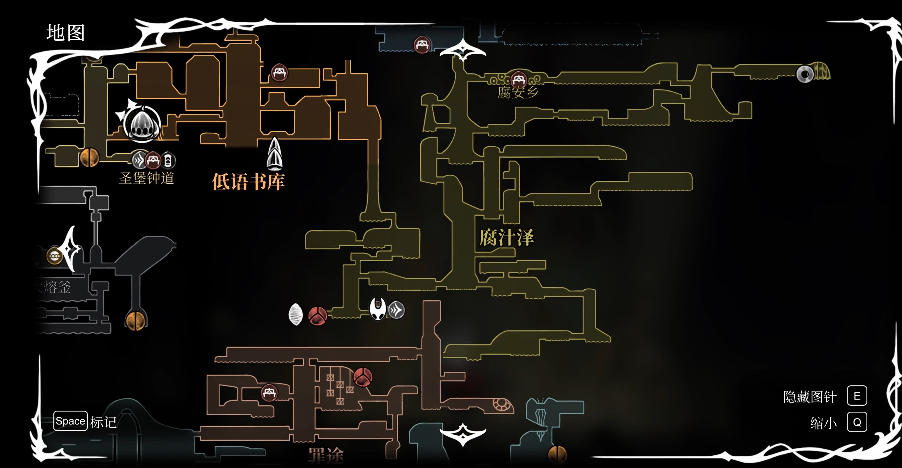Select the red pin in the 罪途 crate room
This screenshot has width=902, height=468.
click(x=363, y=377)
